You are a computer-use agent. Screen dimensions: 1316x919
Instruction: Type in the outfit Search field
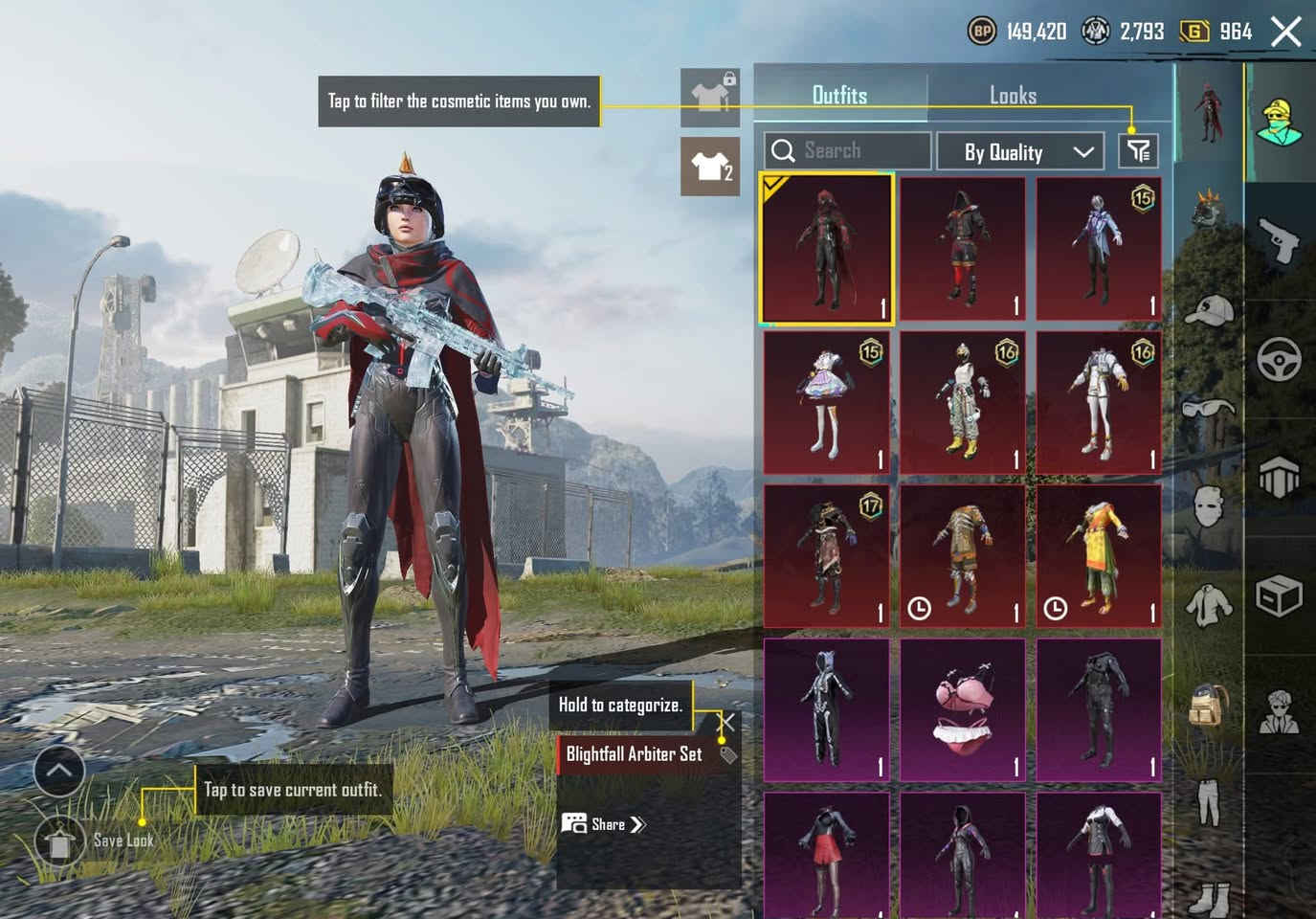click(x=847, y=150)
